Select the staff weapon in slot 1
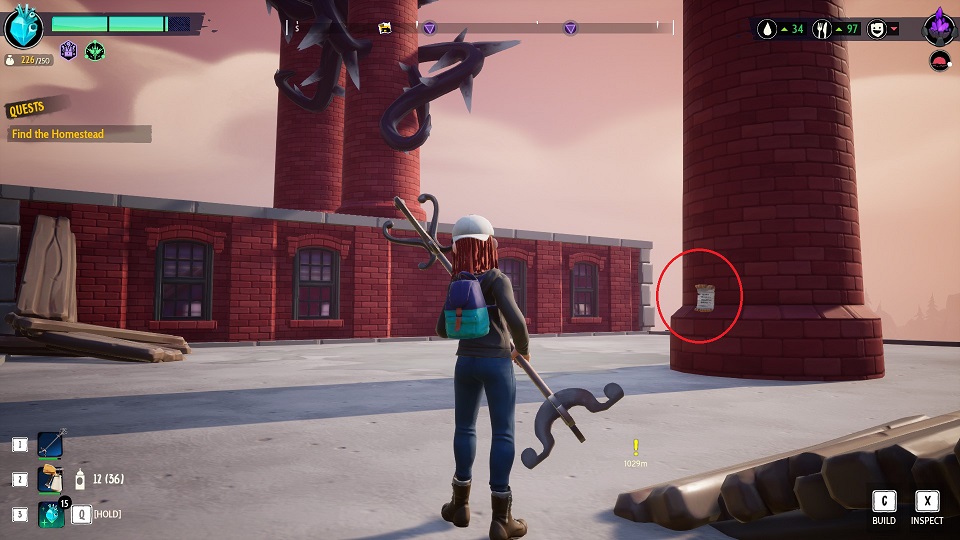This screenshot has height=540, width=960. coord(50,444)
